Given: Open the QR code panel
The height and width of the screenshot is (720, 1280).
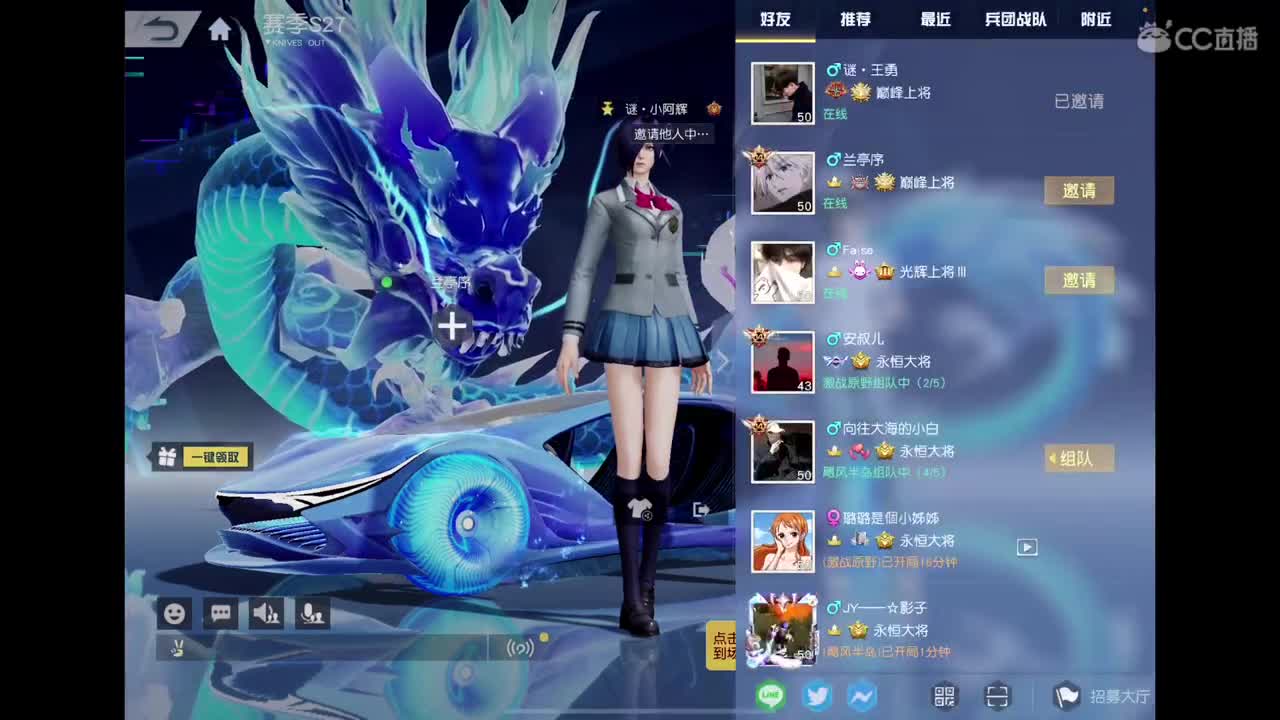Looking at the screenshot, I should tap(943, 696).
